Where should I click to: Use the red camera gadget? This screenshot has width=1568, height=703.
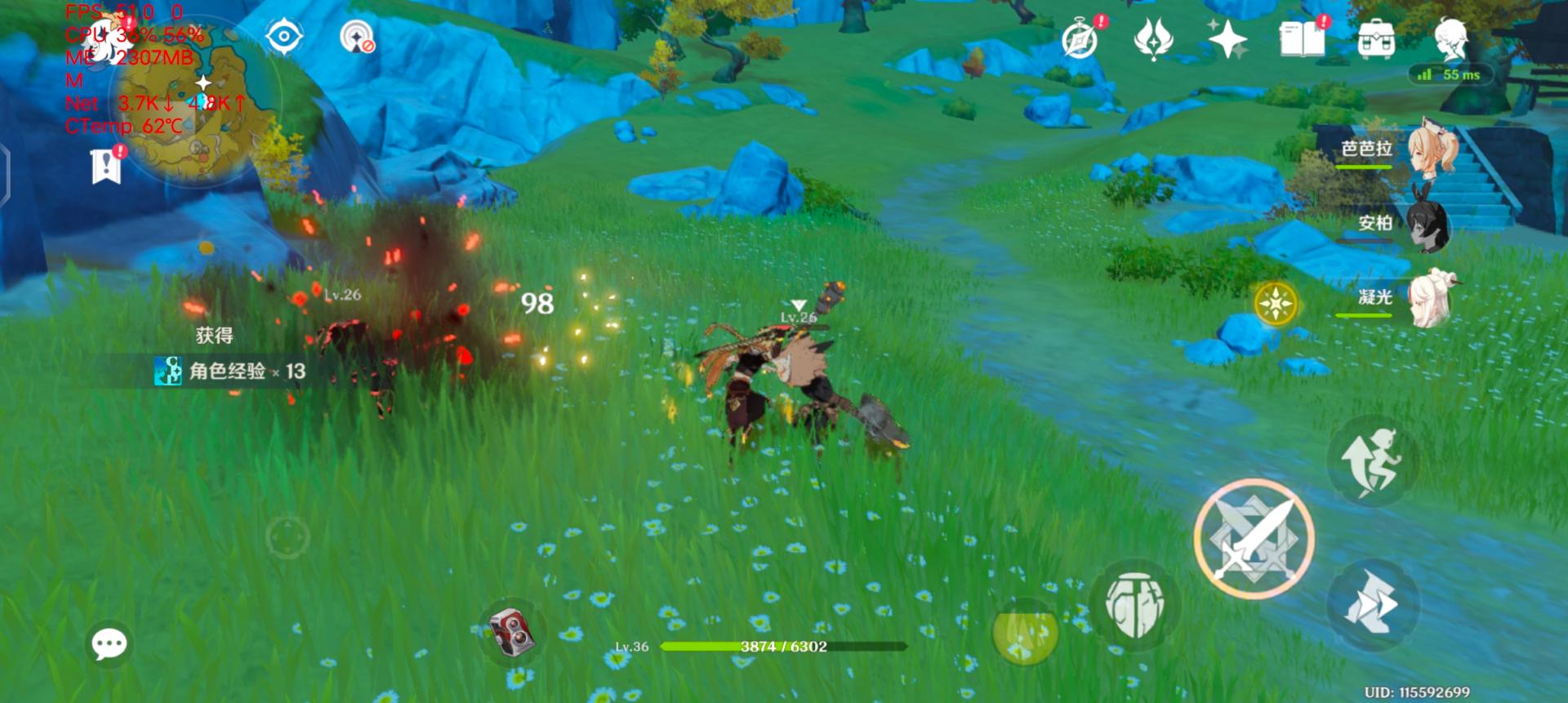(511, 631)
